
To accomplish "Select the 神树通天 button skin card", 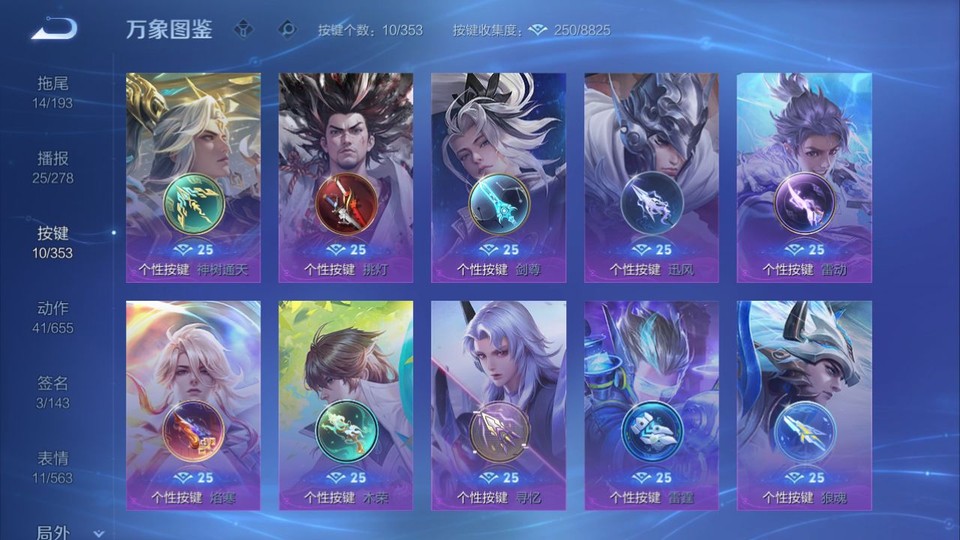I will [194, 177].
